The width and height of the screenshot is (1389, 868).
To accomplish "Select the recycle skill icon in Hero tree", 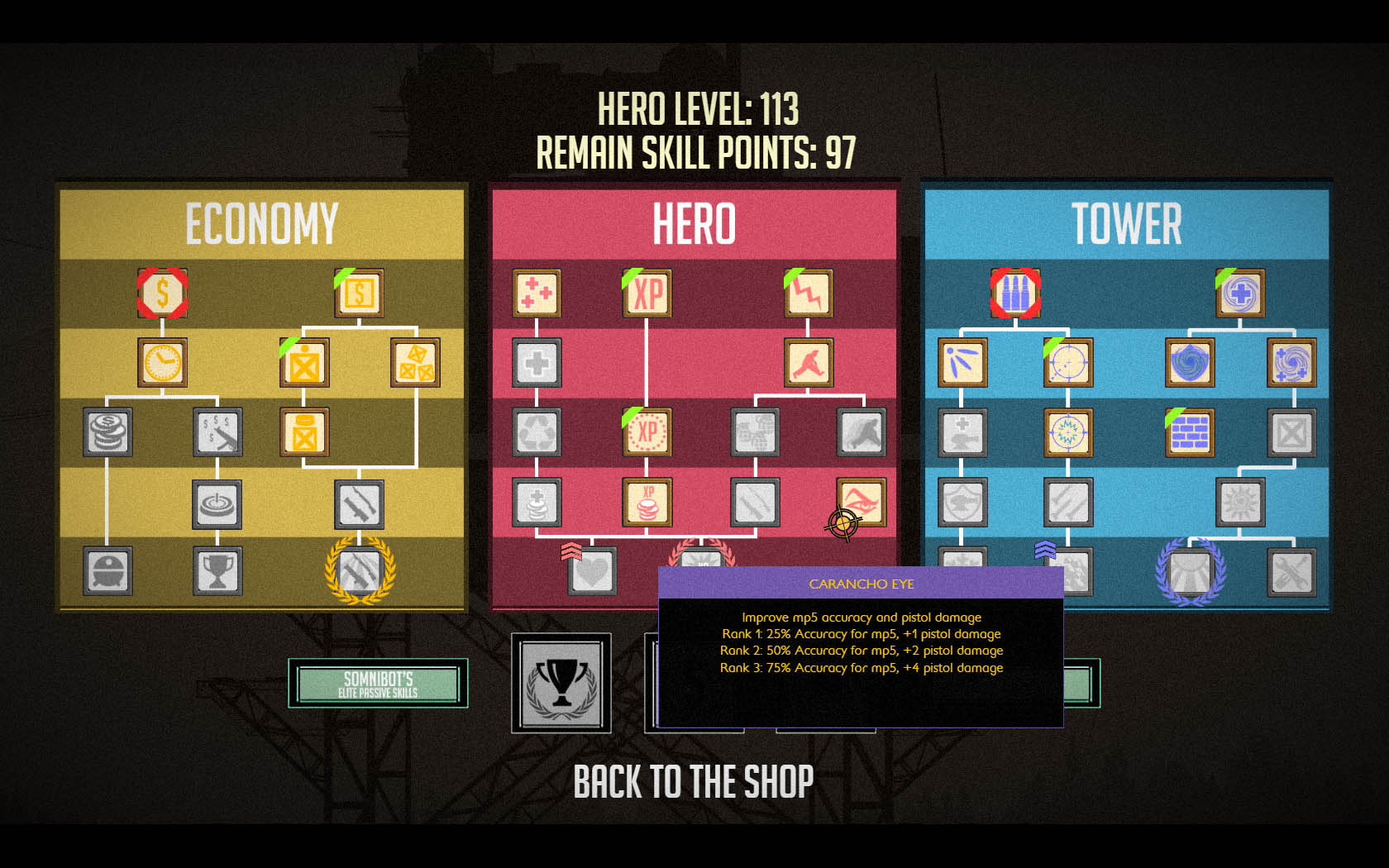I will 538,432.
